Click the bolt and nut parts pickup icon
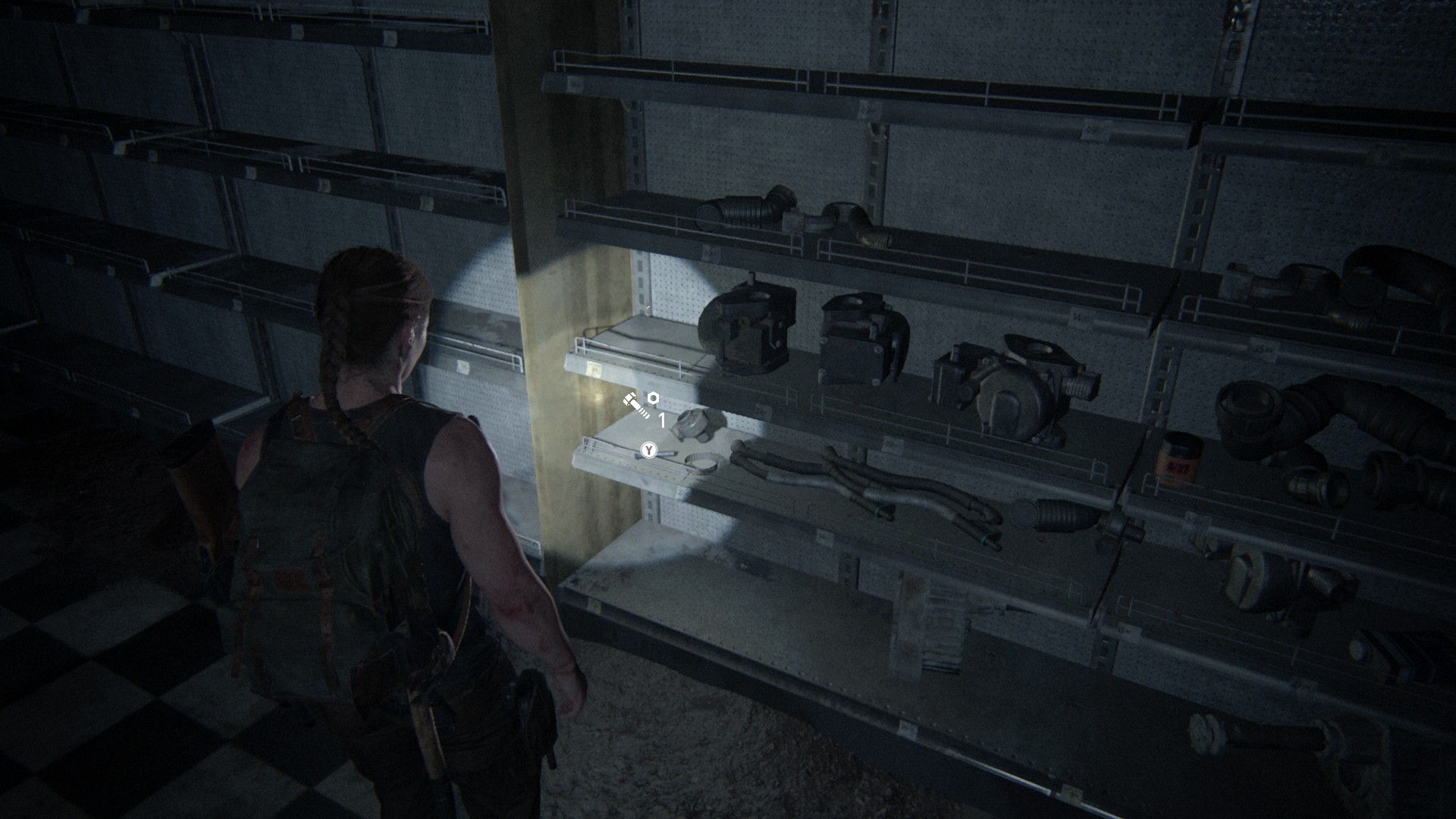1456x819 pixels. pyautogui.click(x=641, y=404)
